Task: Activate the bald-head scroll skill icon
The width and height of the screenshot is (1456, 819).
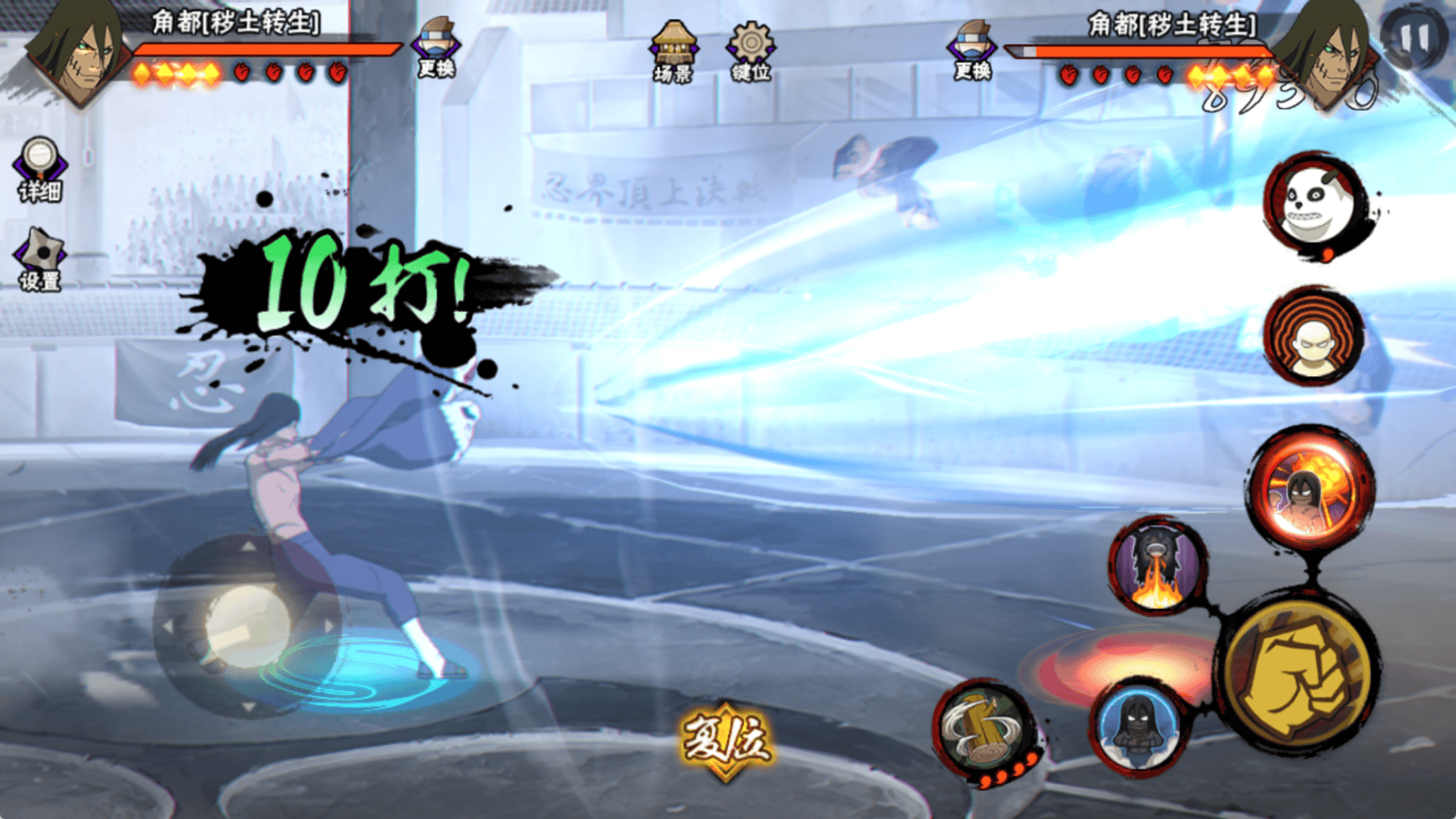Action: point(1314,337)
